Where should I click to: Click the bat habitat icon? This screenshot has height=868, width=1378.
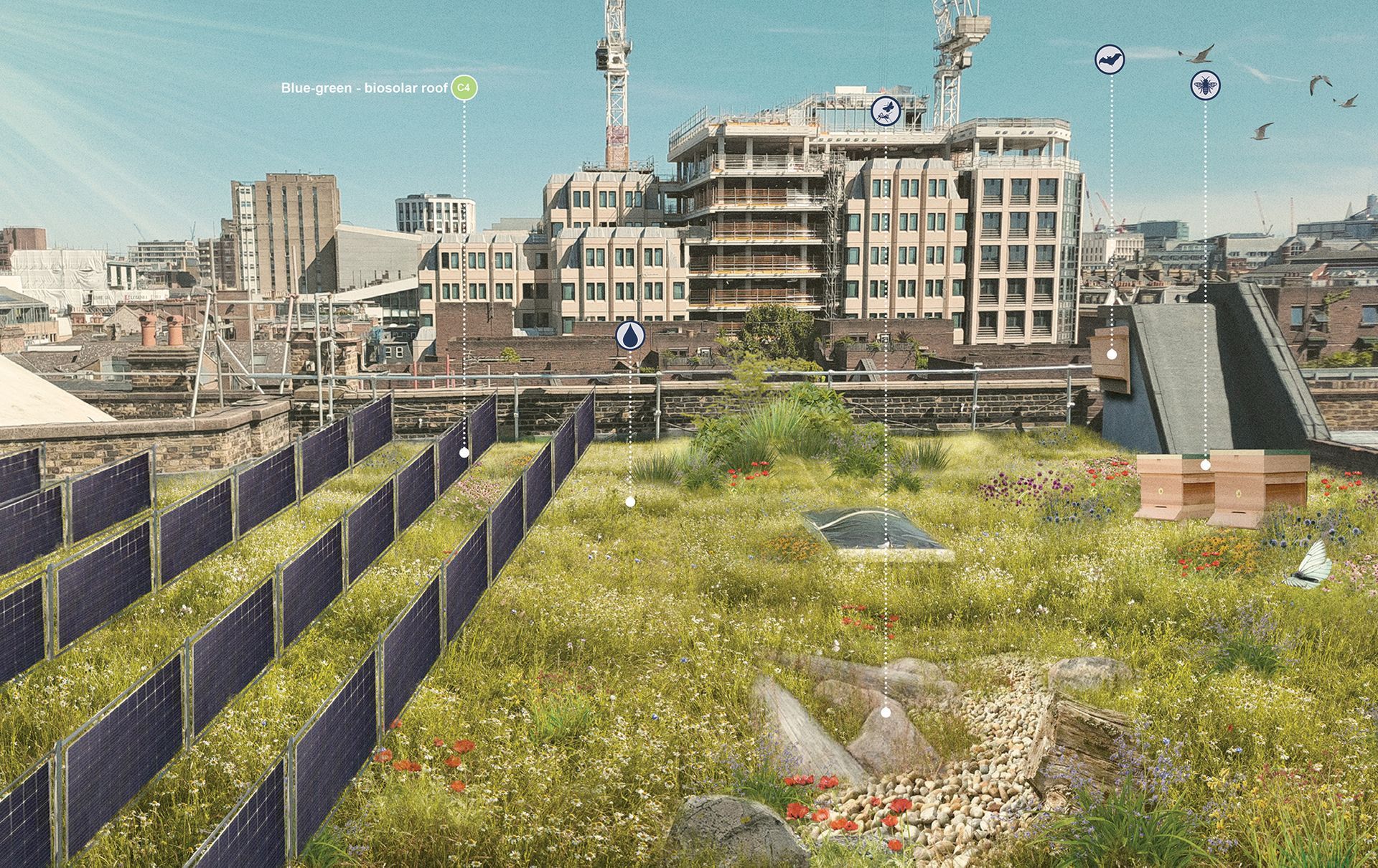tap(1110, 60)
